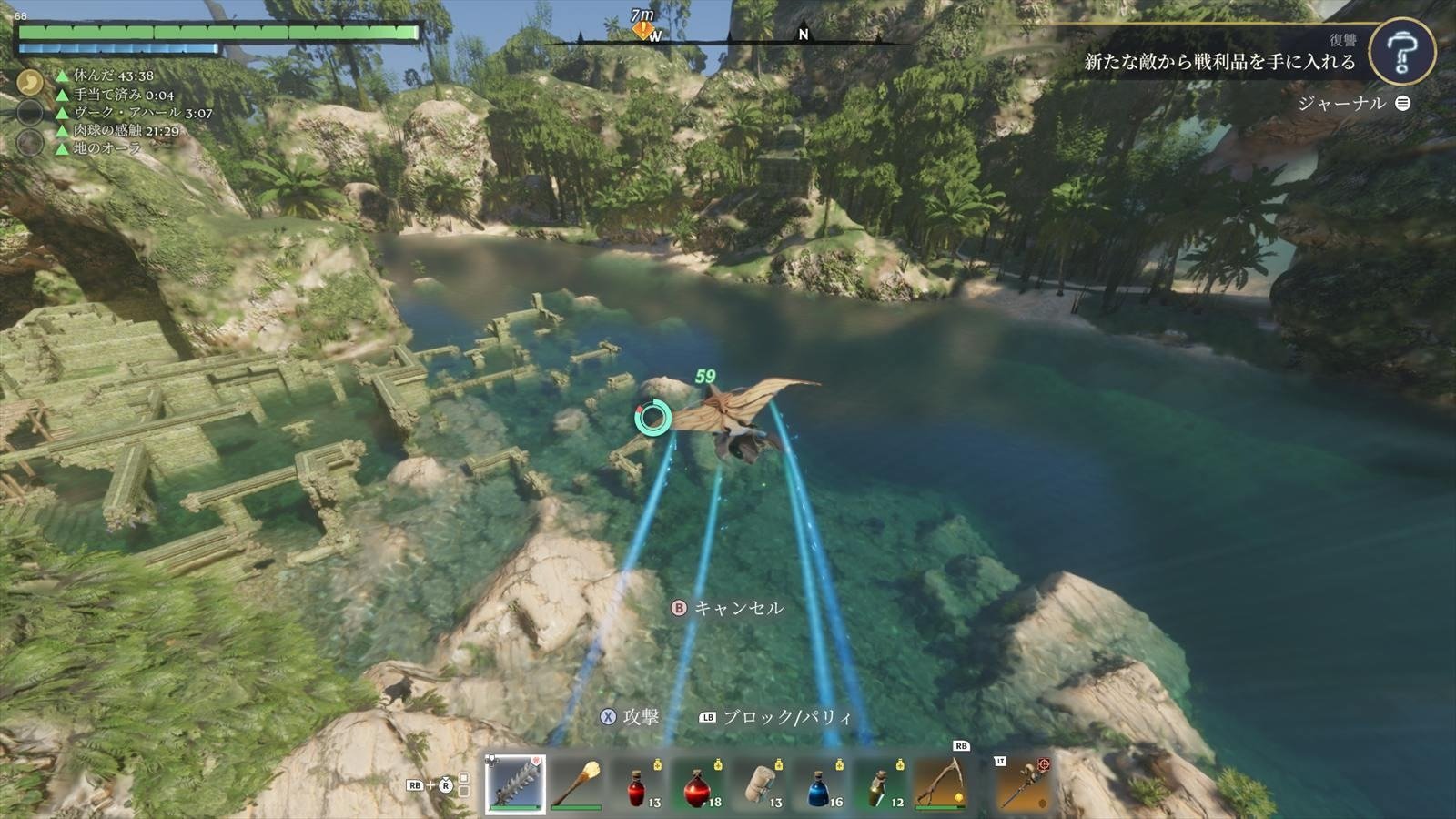Click the yellow stomach food slot icon
The height and width of the screenshot is (819, 1456).
(30, 83)
